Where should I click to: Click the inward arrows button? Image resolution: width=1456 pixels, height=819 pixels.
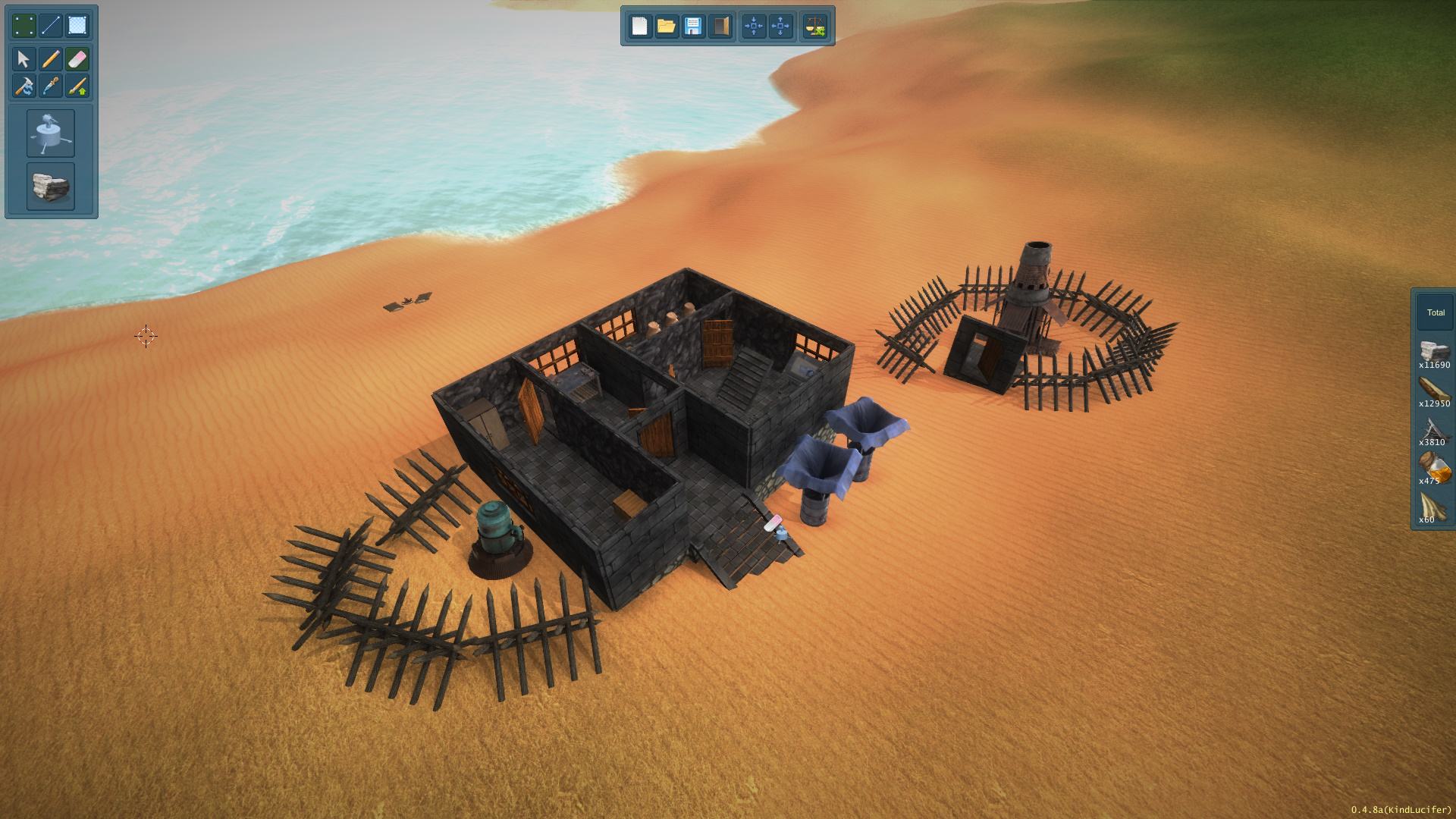click(x=754, y=27)
